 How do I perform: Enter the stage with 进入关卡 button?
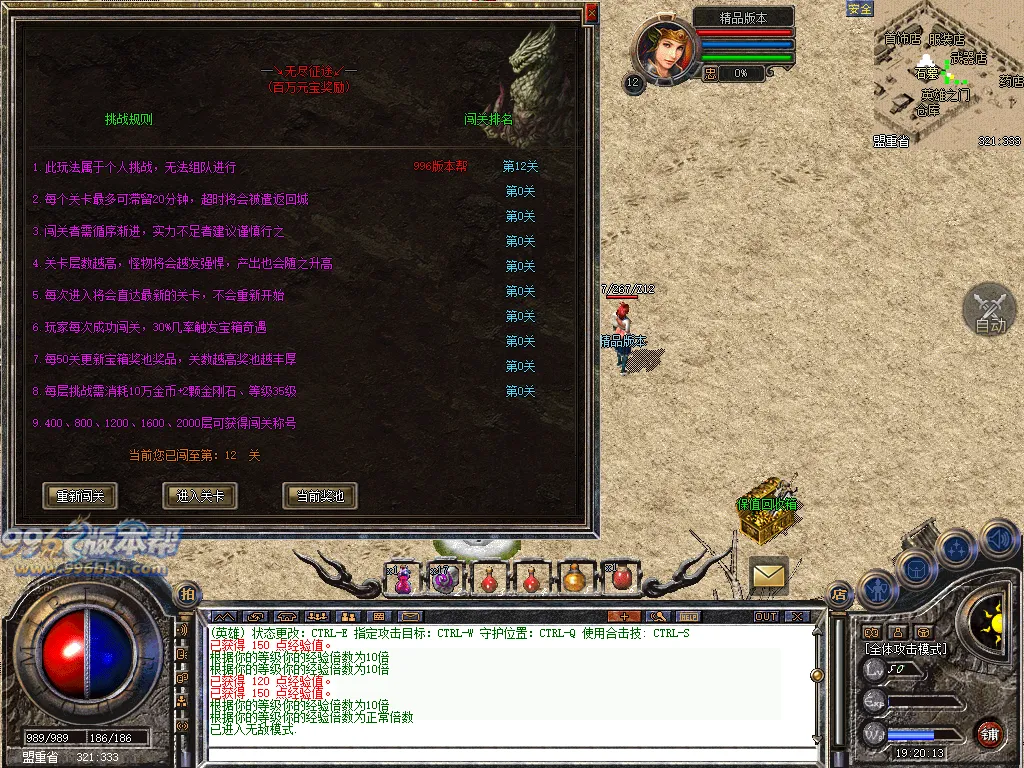(x=200, y=496)
